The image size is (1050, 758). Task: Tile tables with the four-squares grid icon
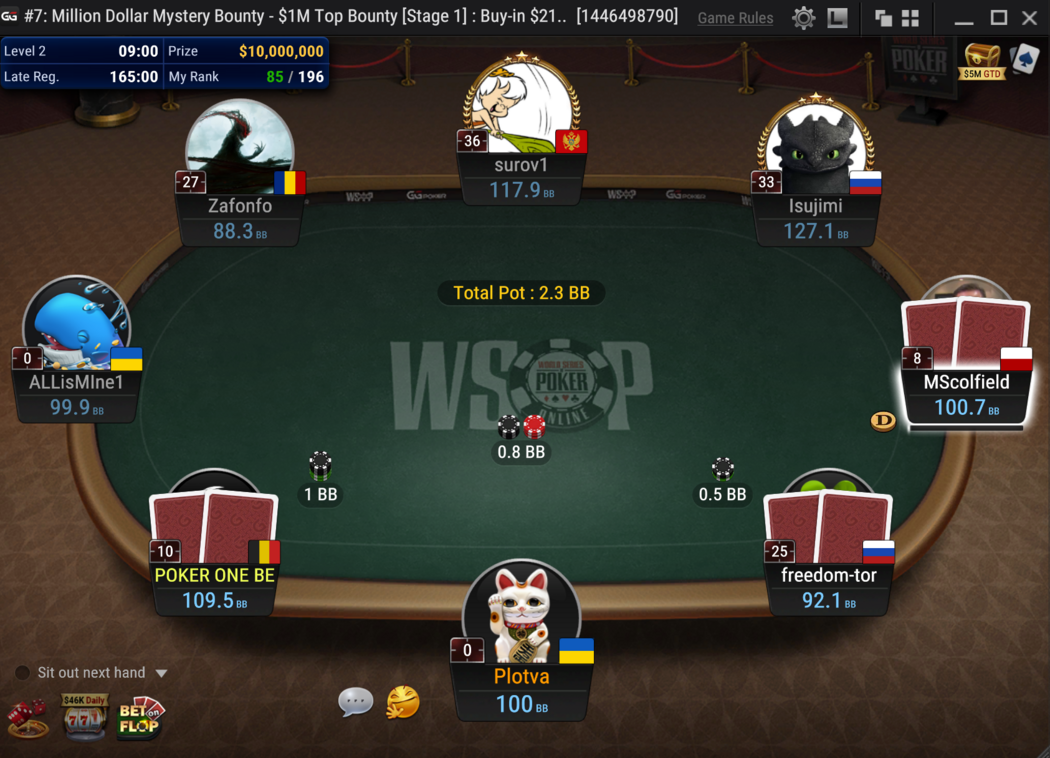910,18
